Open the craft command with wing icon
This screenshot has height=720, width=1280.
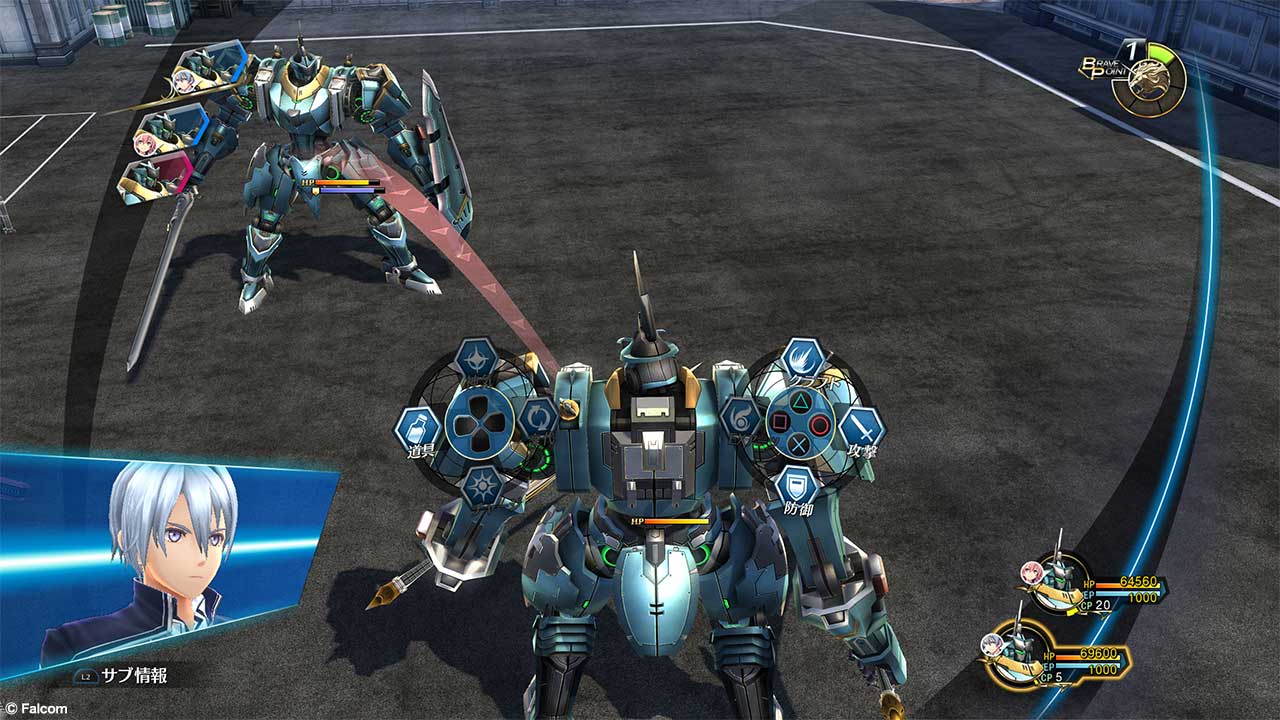[803, 359]
